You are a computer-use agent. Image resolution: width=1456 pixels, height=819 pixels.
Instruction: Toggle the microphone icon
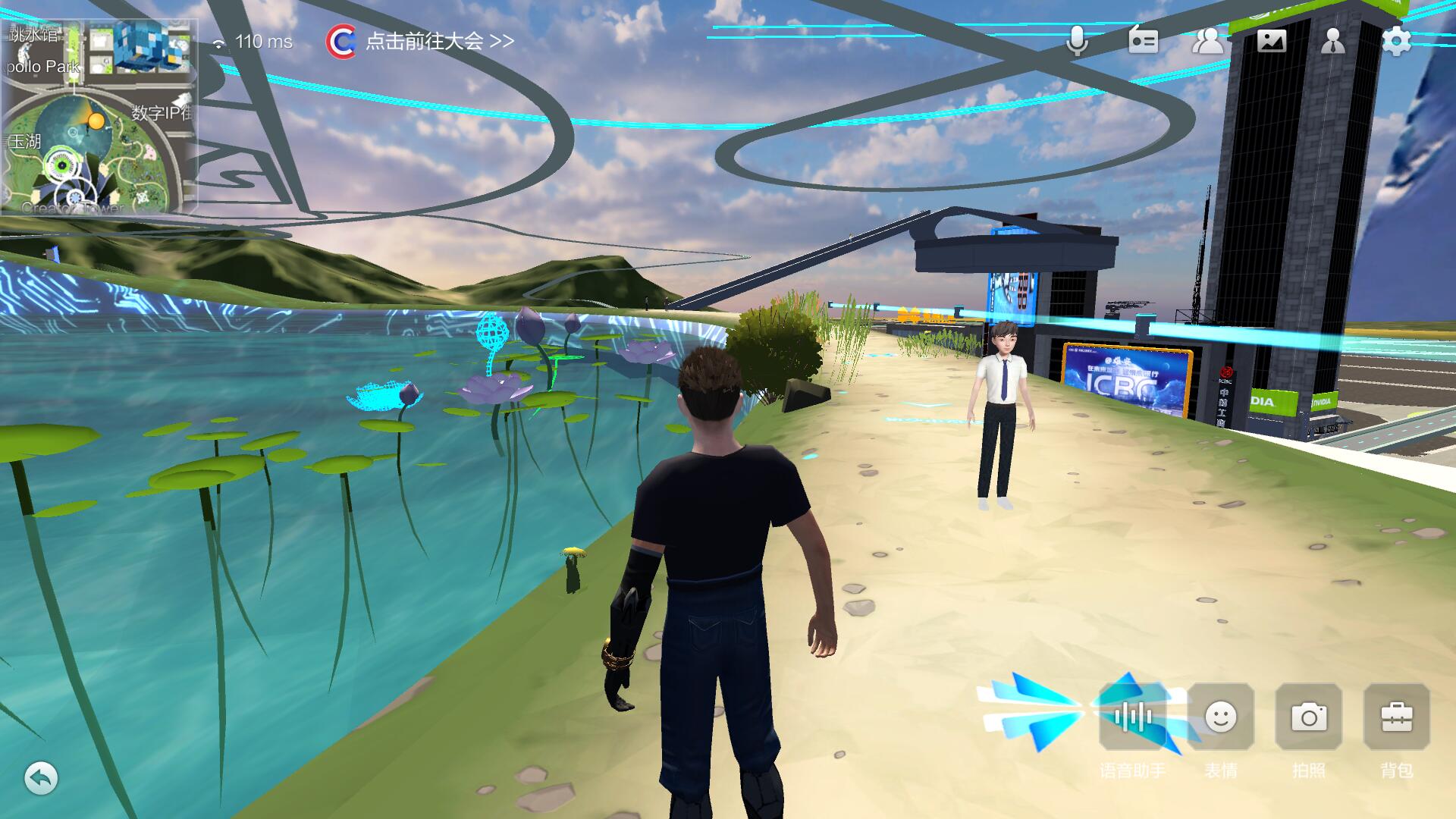[x=1077, y=41]
